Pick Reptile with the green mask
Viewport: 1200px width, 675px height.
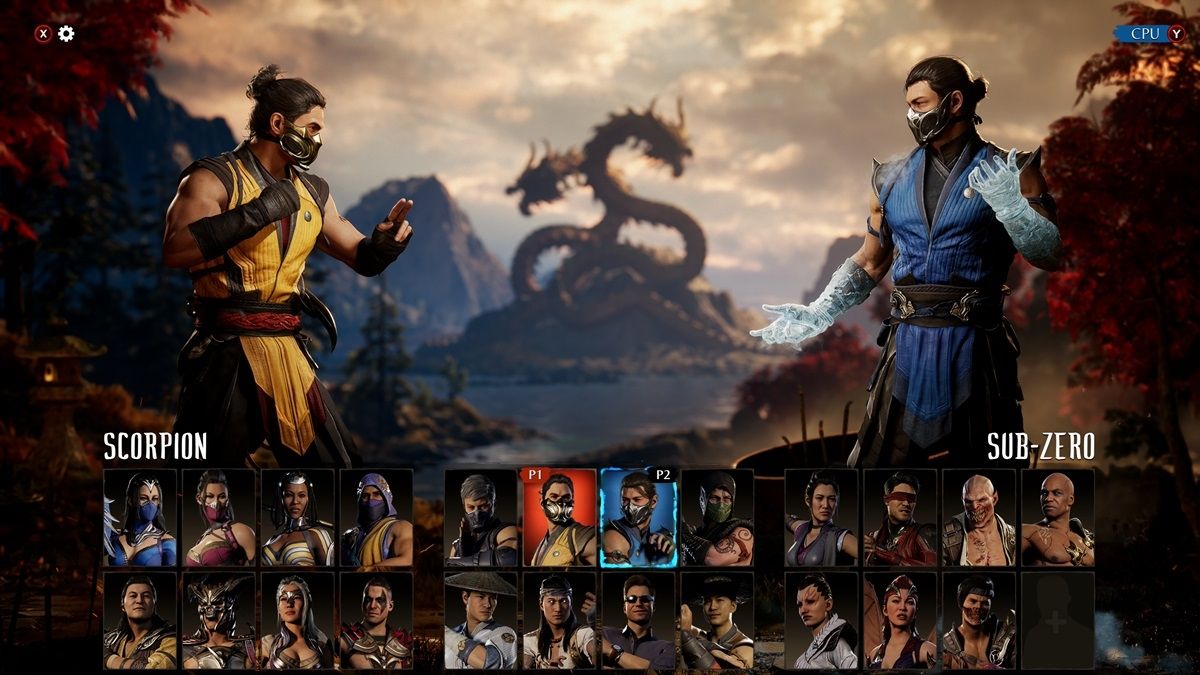click(x=717, y=518)
